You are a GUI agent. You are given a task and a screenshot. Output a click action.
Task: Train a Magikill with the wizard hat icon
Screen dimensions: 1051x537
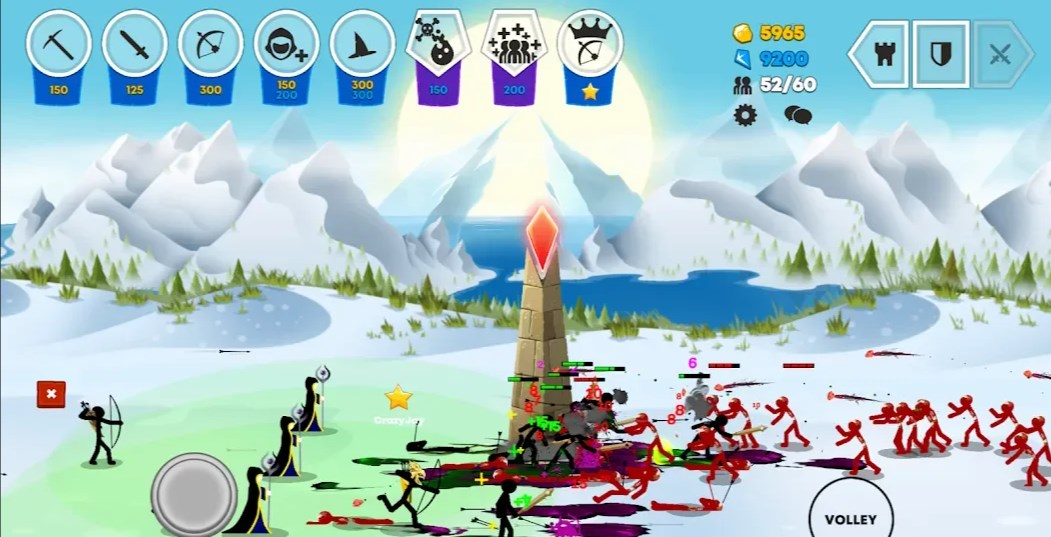[x=362, y=44]
